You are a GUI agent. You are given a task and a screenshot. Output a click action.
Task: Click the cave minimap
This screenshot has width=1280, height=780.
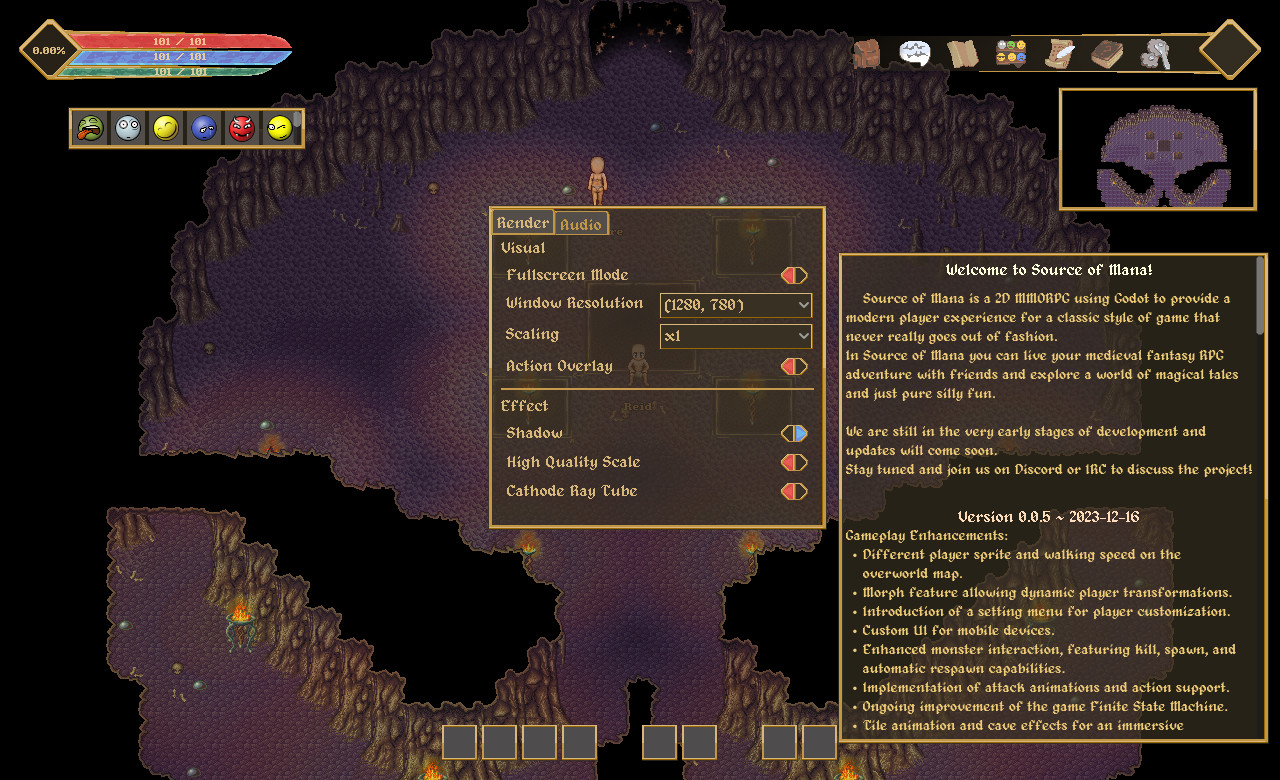click(1157, 149)
